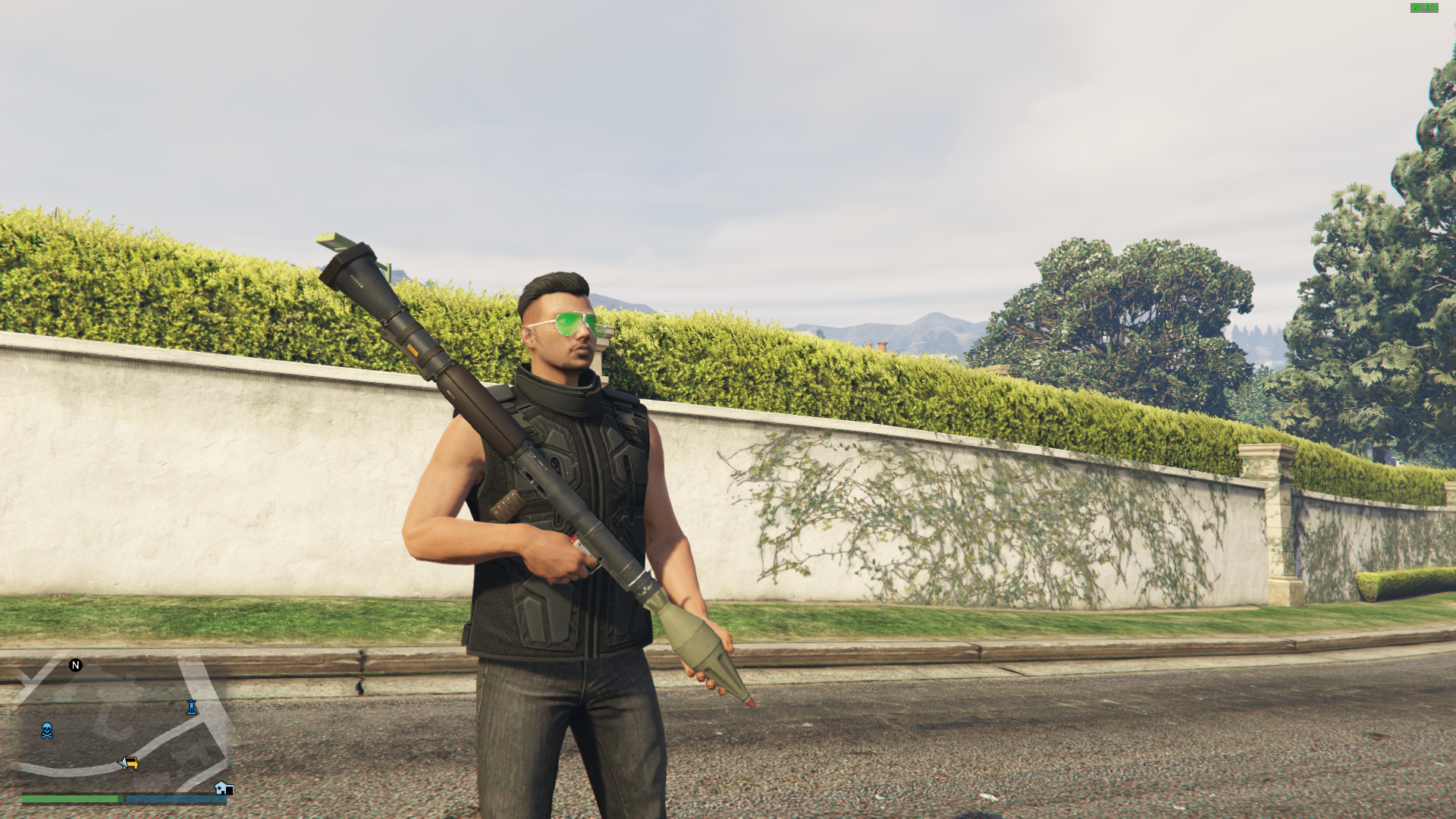Click the yellow player arrow on the minimap
This screenshot has width=1456, height=819.
pyautogui.click(x=130, y=763)
